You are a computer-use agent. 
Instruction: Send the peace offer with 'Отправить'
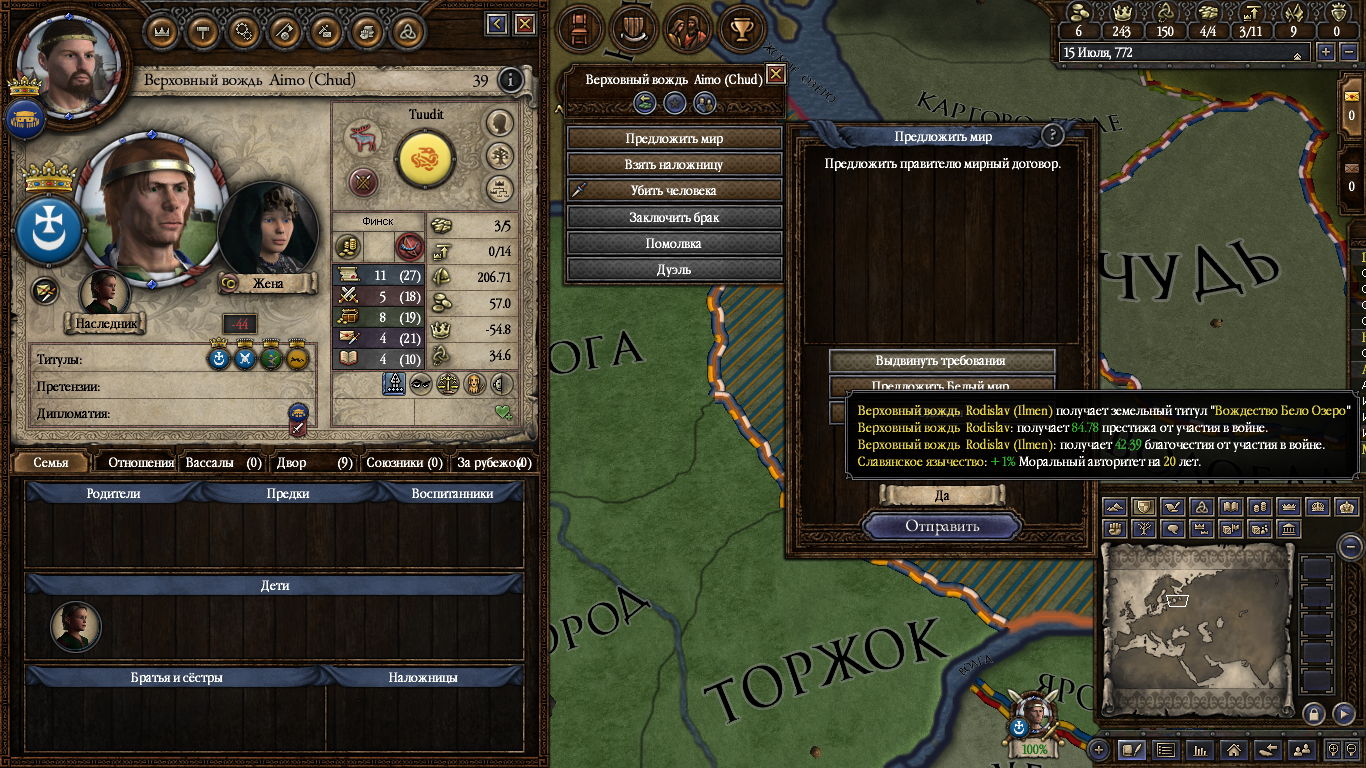[x=942, y=526]
